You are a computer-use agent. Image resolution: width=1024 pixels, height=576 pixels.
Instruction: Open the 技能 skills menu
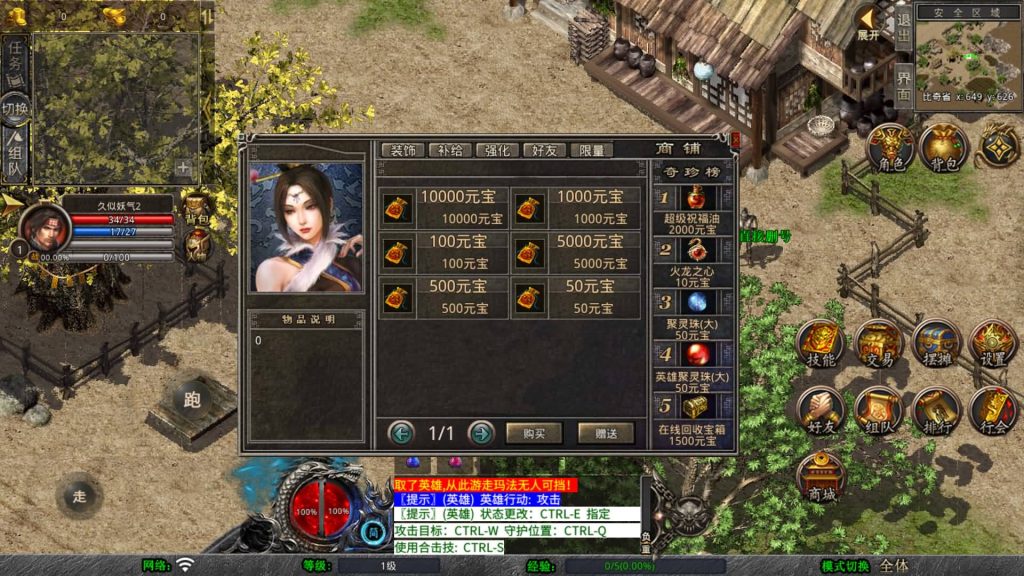pos(821,343)
